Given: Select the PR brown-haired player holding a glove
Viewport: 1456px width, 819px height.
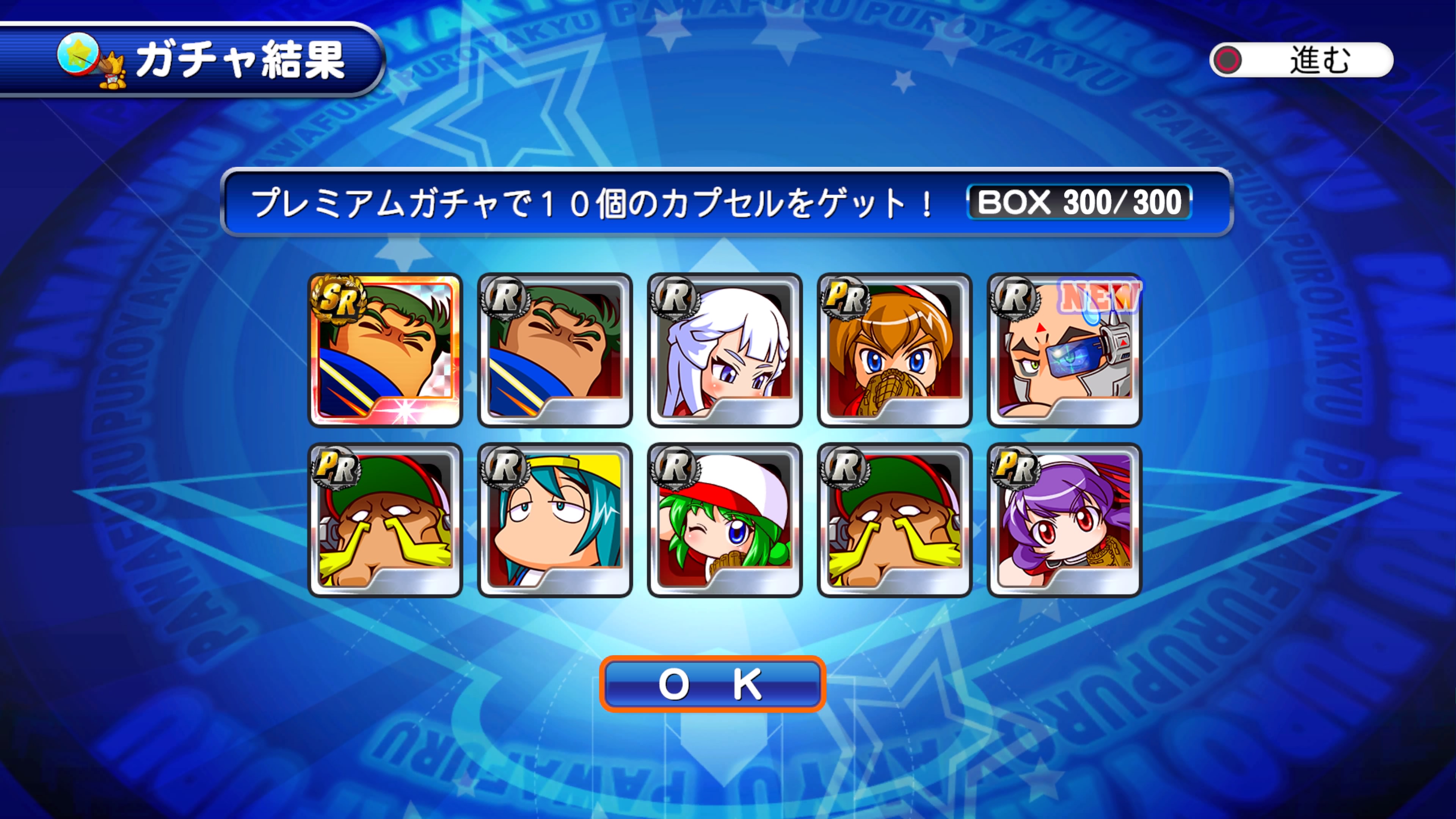Looking at the screenshot, I should pyautogui.click(x=894, y=350).
